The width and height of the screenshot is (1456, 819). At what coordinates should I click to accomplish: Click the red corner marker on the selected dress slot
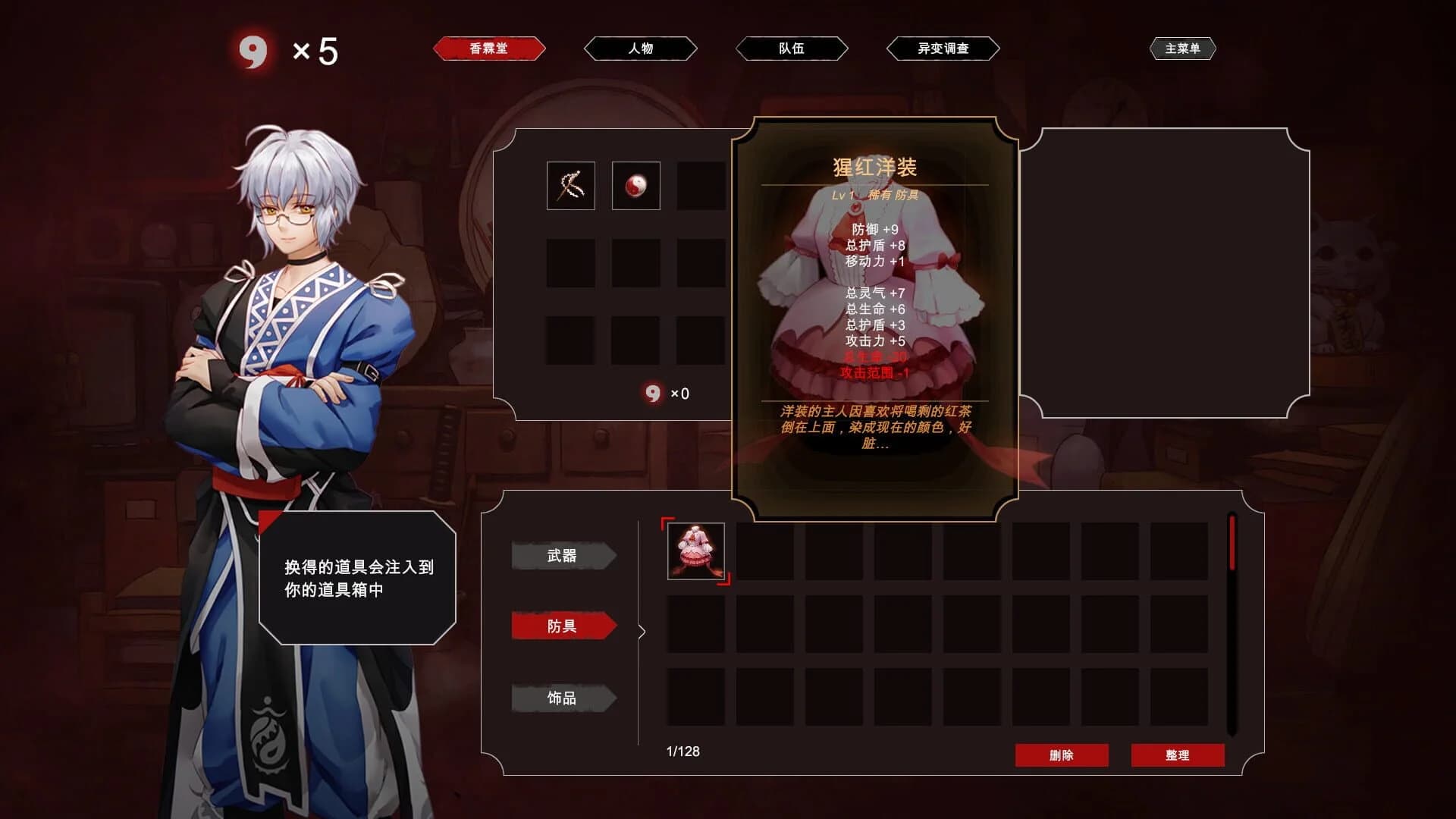[669, 522]
